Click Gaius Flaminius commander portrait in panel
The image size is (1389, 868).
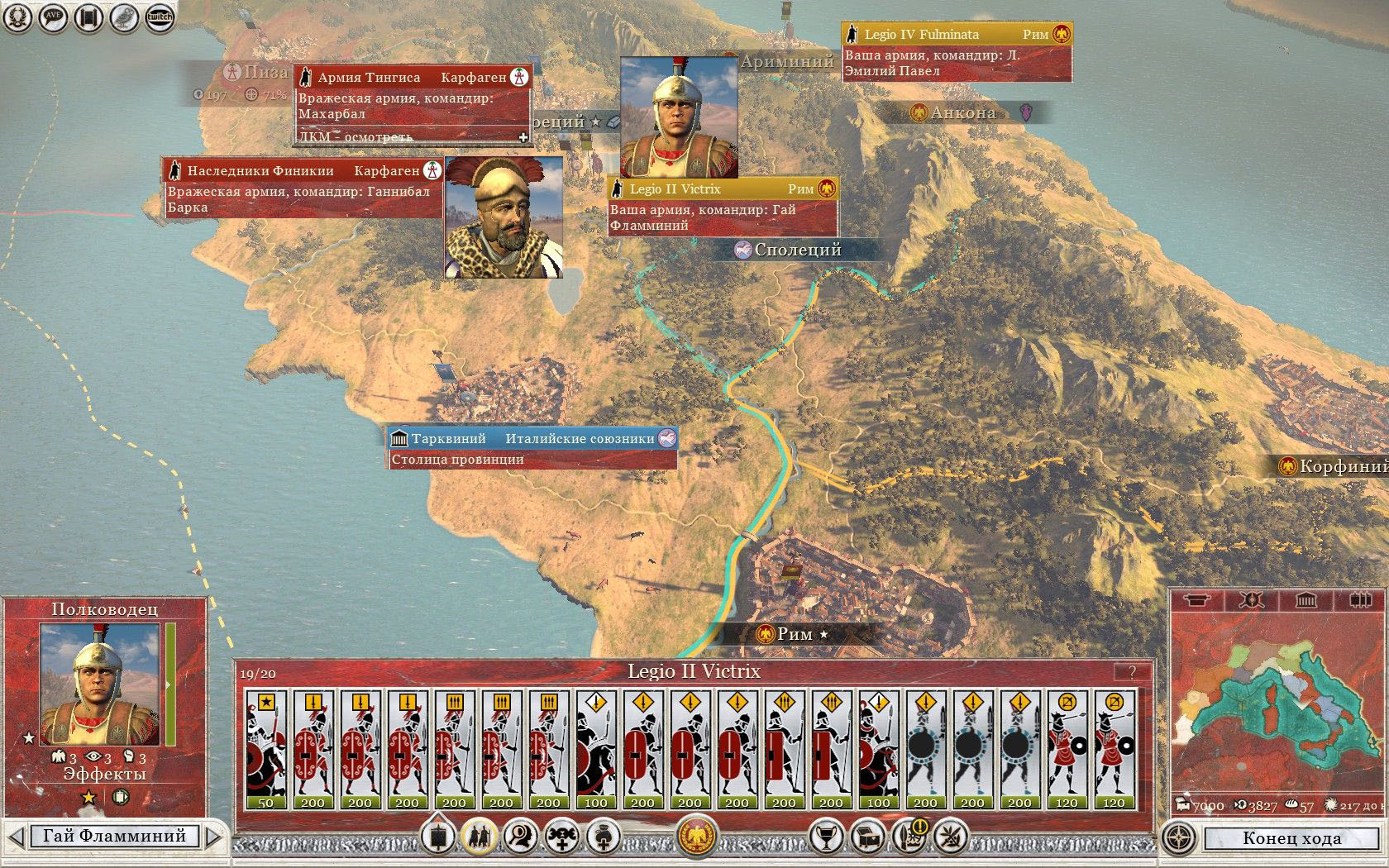[100, 684]
